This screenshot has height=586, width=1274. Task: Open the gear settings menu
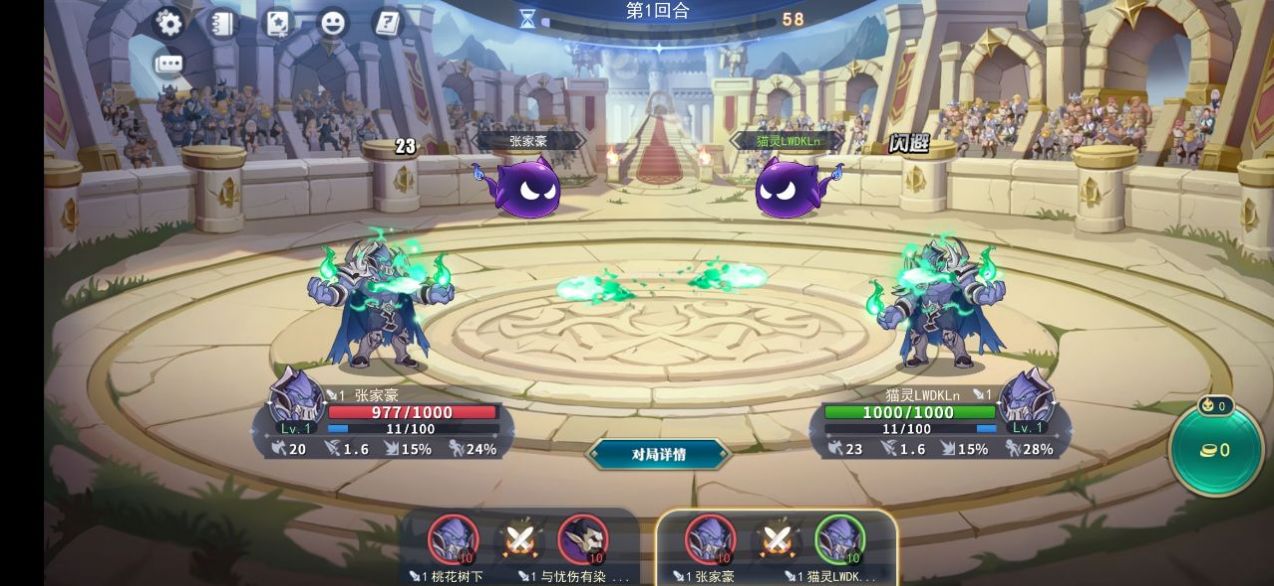168,23
